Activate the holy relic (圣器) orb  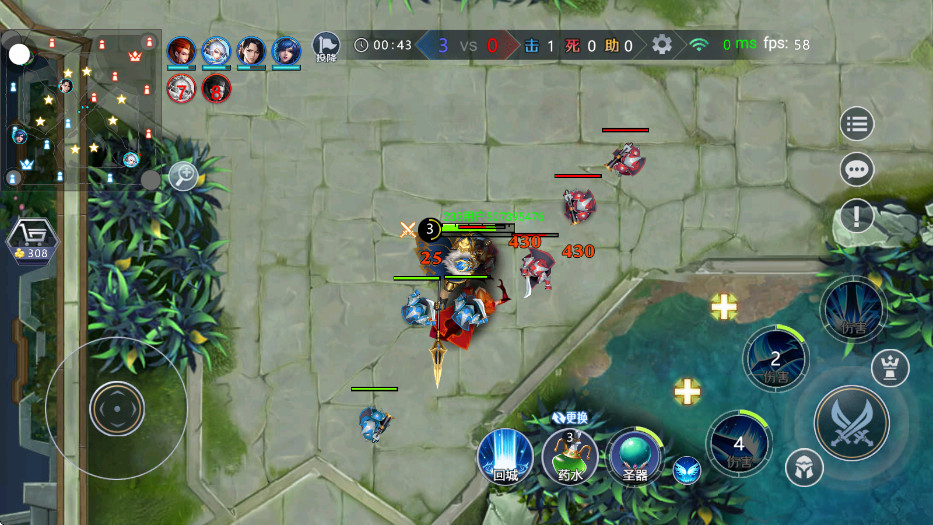[x=634, y=456]
